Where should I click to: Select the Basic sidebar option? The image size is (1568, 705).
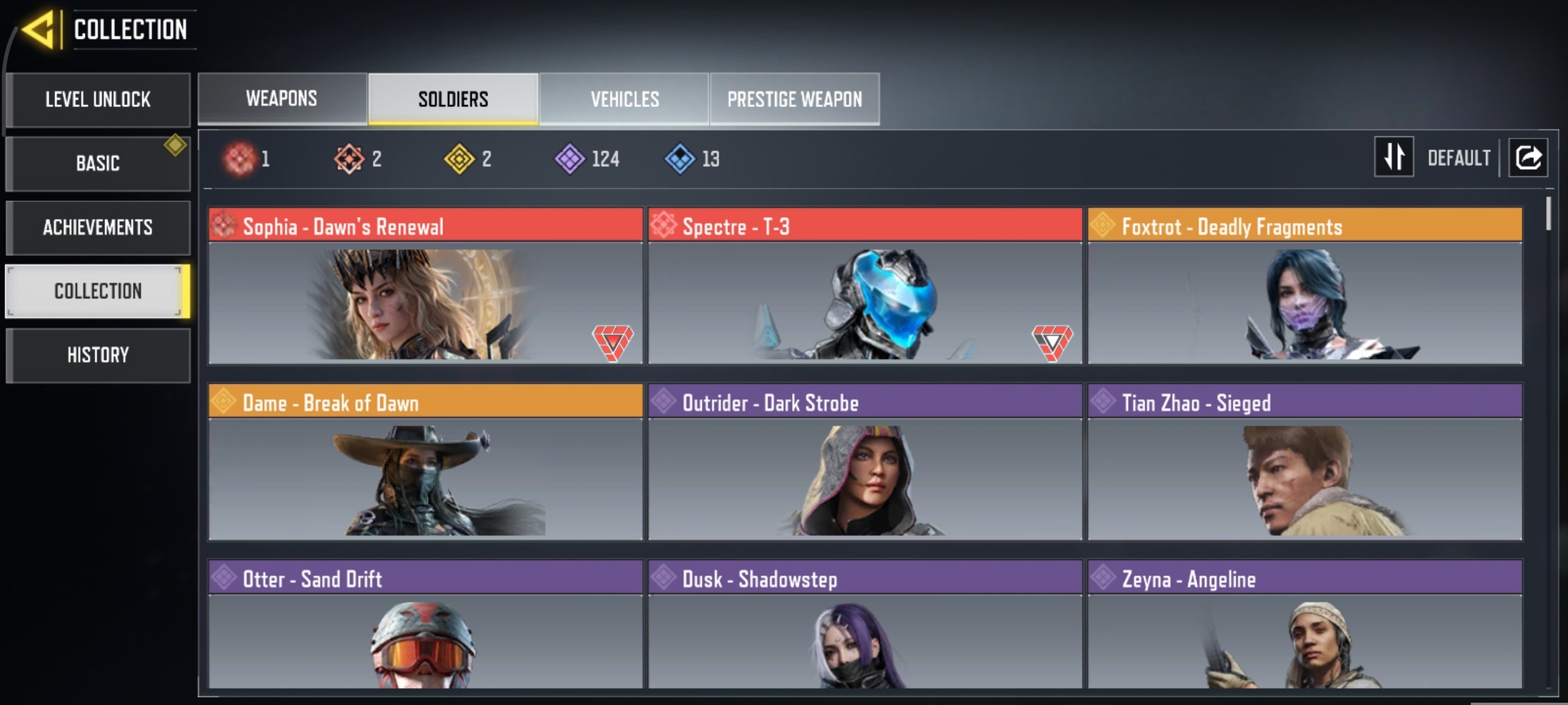click(x=97, y=164)
